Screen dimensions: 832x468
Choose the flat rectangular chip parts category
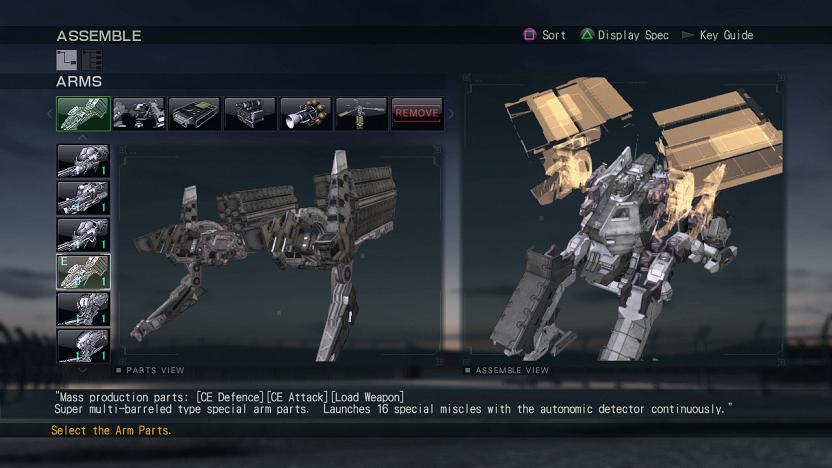tap(194, 114)
